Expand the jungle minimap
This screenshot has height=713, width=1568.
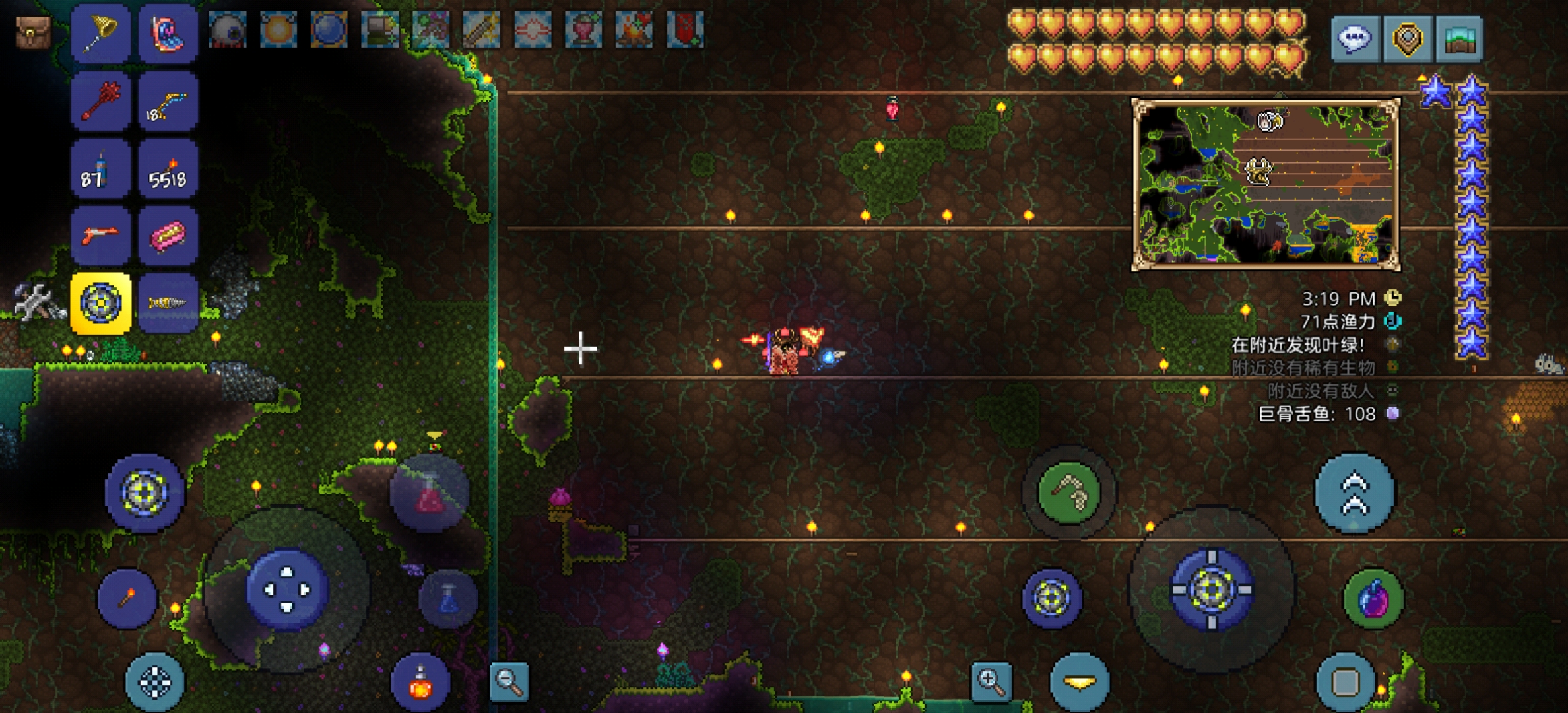(x=1265, y=184)
